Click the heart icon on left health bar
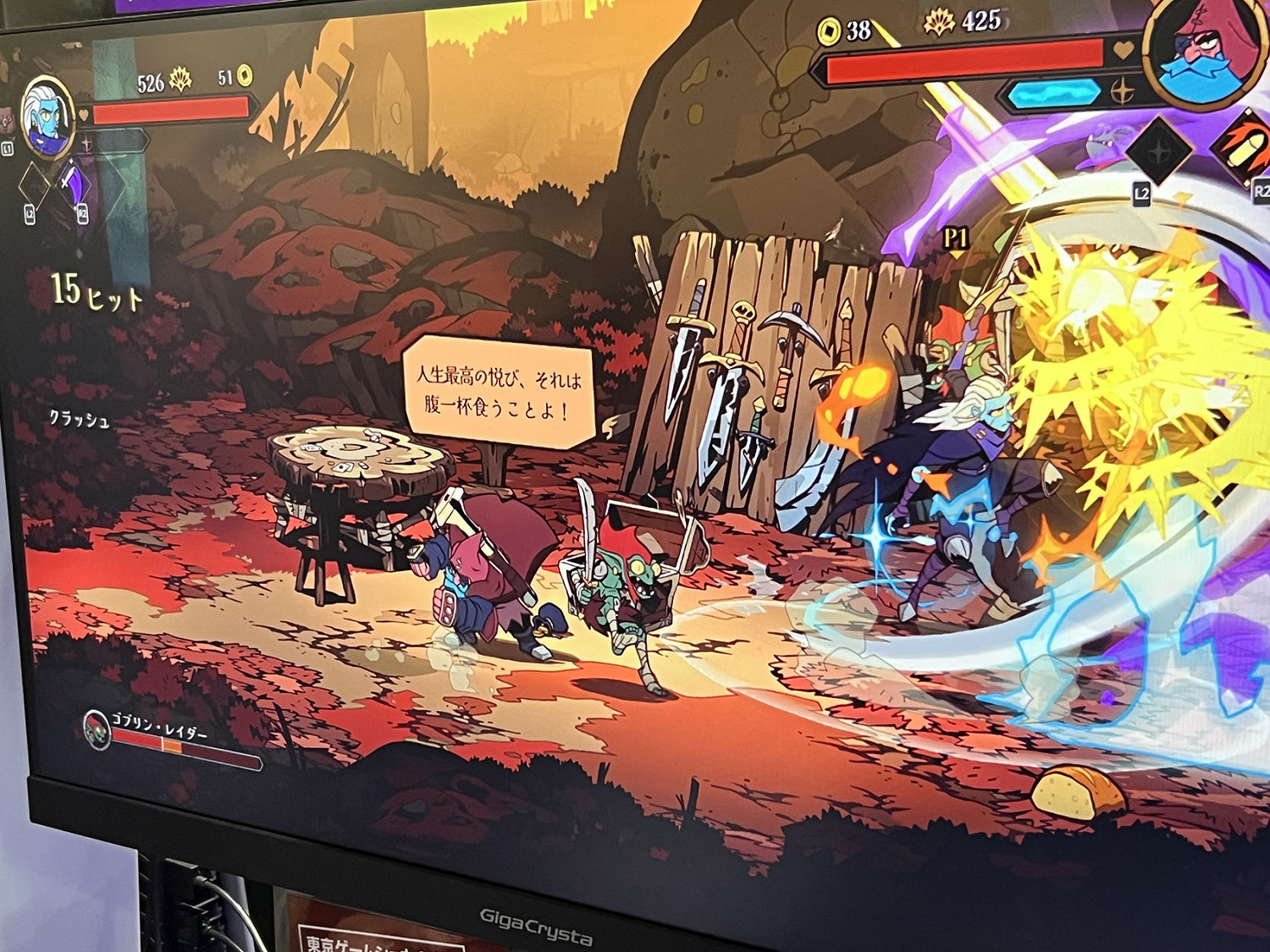Viewport: 1270px width, 952px height. [82, 114]
